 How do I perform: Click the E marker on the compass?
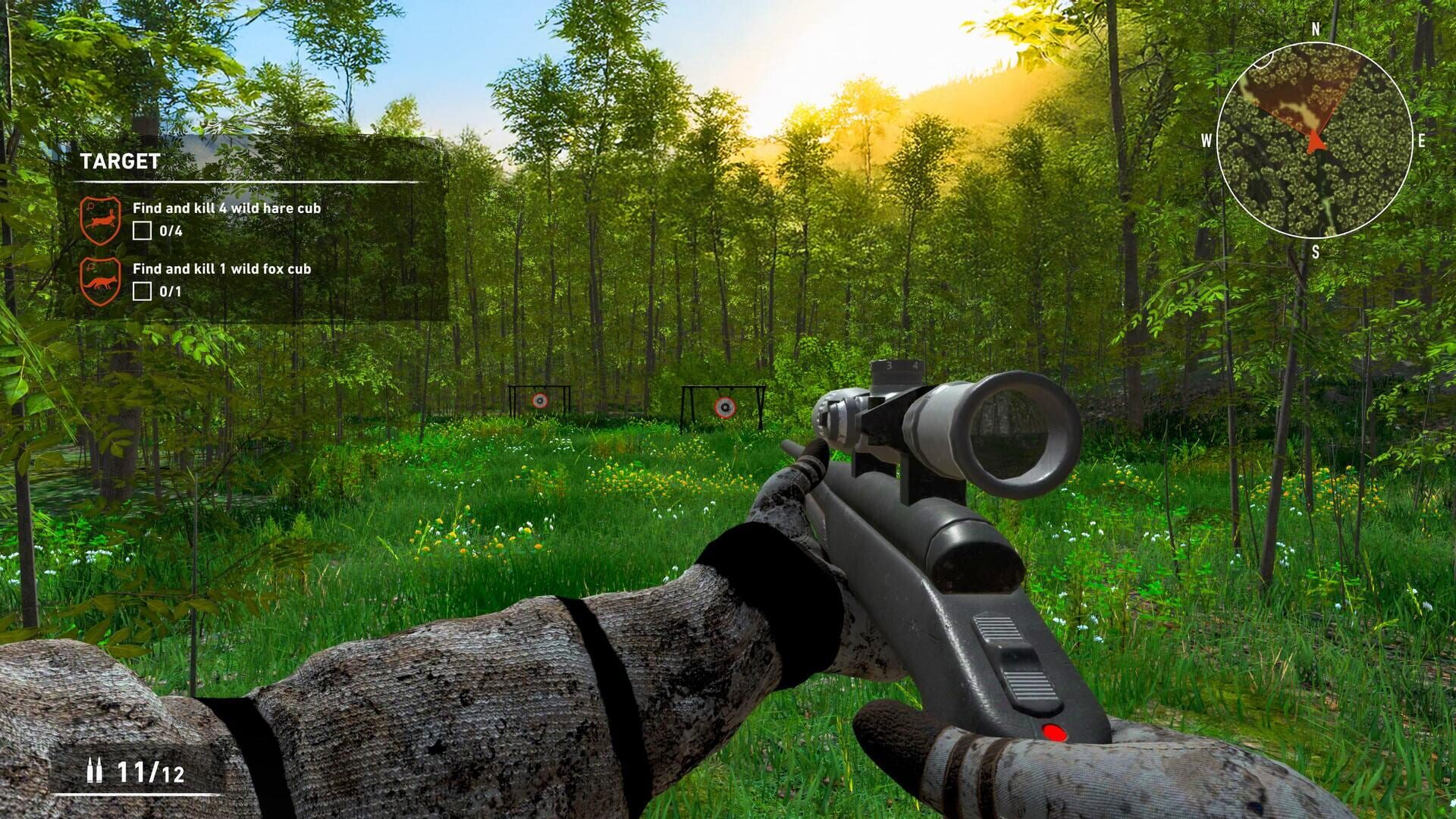point(1422,140)
